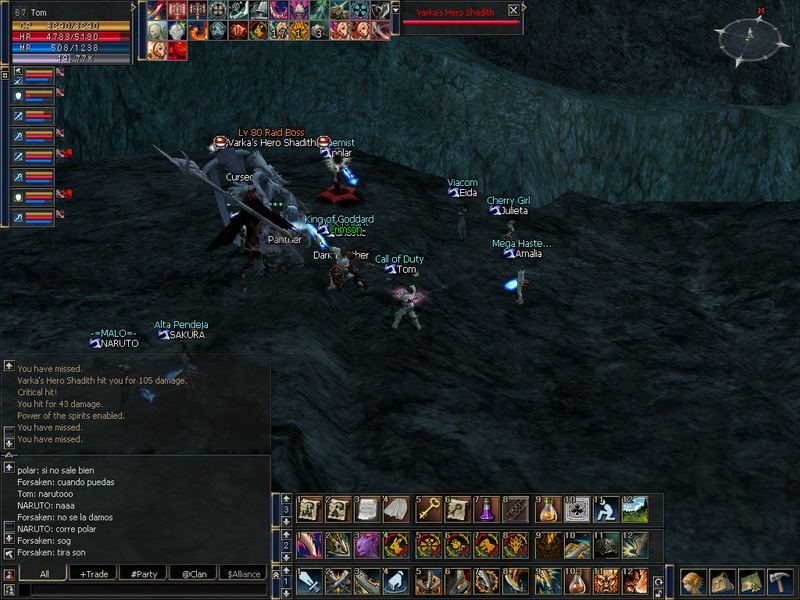Screen dimensions: 800x600
Task: Open the character head menu icon
Action: (x=693, y=581)
